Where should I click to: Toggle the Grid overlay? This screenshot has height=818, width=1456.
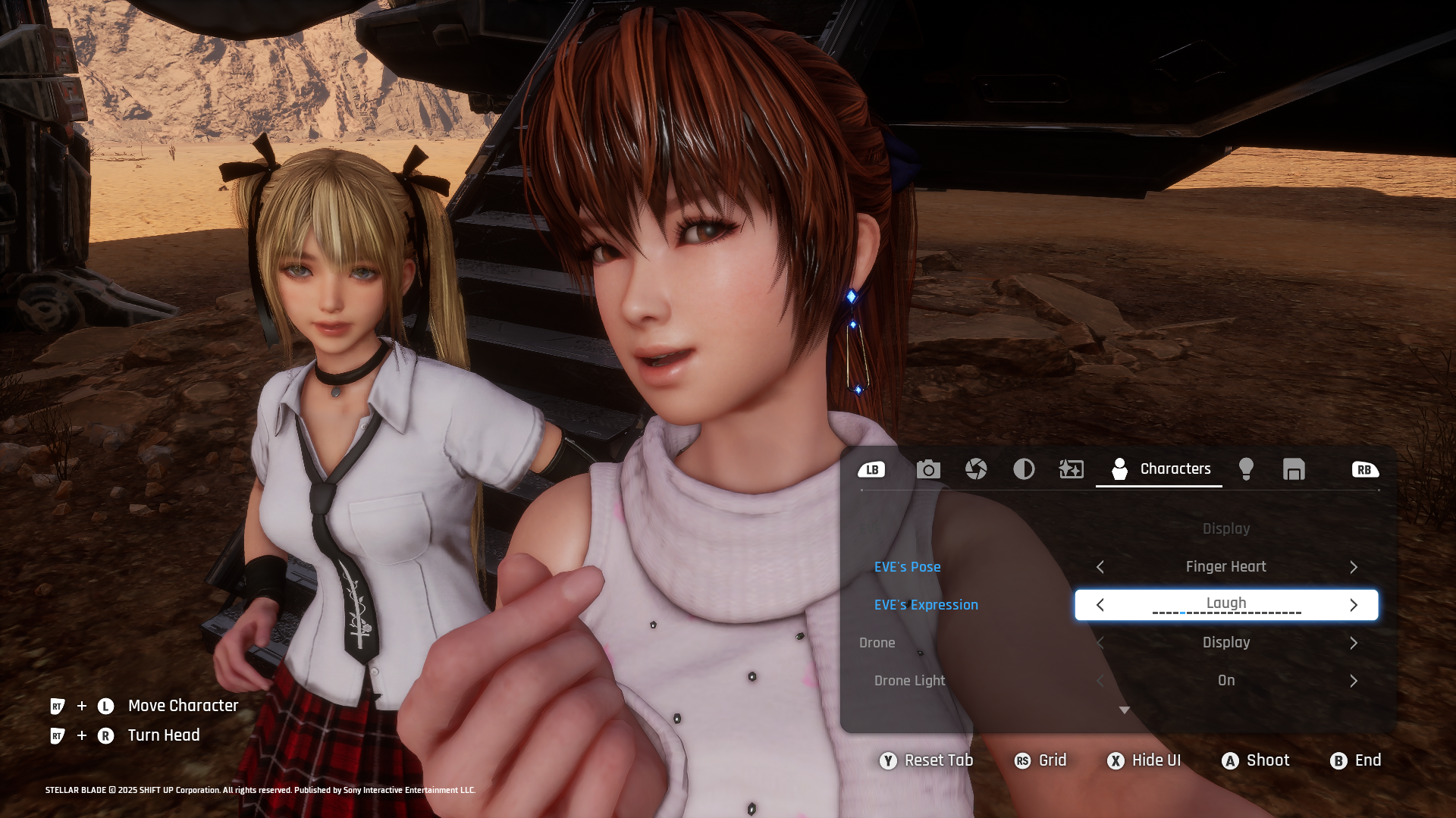[x=1040, y=760]
